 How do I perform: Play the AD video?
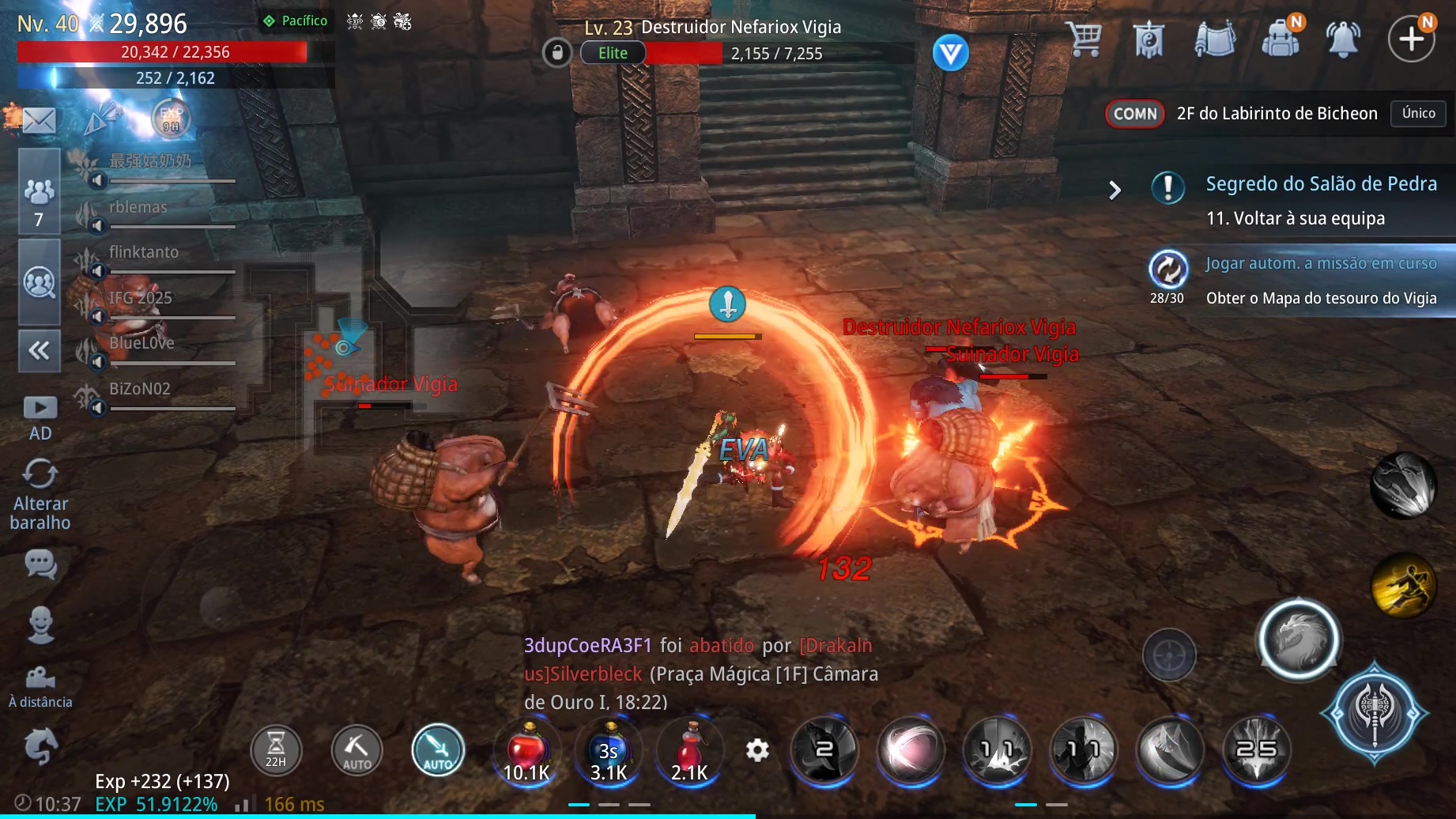click(40, 417)
